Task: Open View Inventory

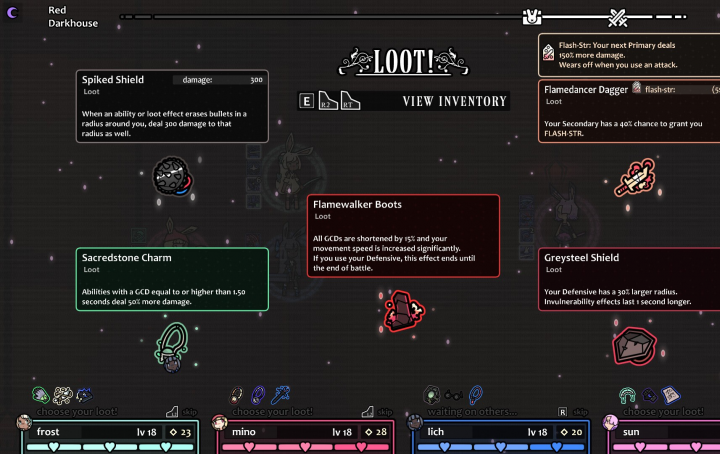Action: [x=453, y=101]
